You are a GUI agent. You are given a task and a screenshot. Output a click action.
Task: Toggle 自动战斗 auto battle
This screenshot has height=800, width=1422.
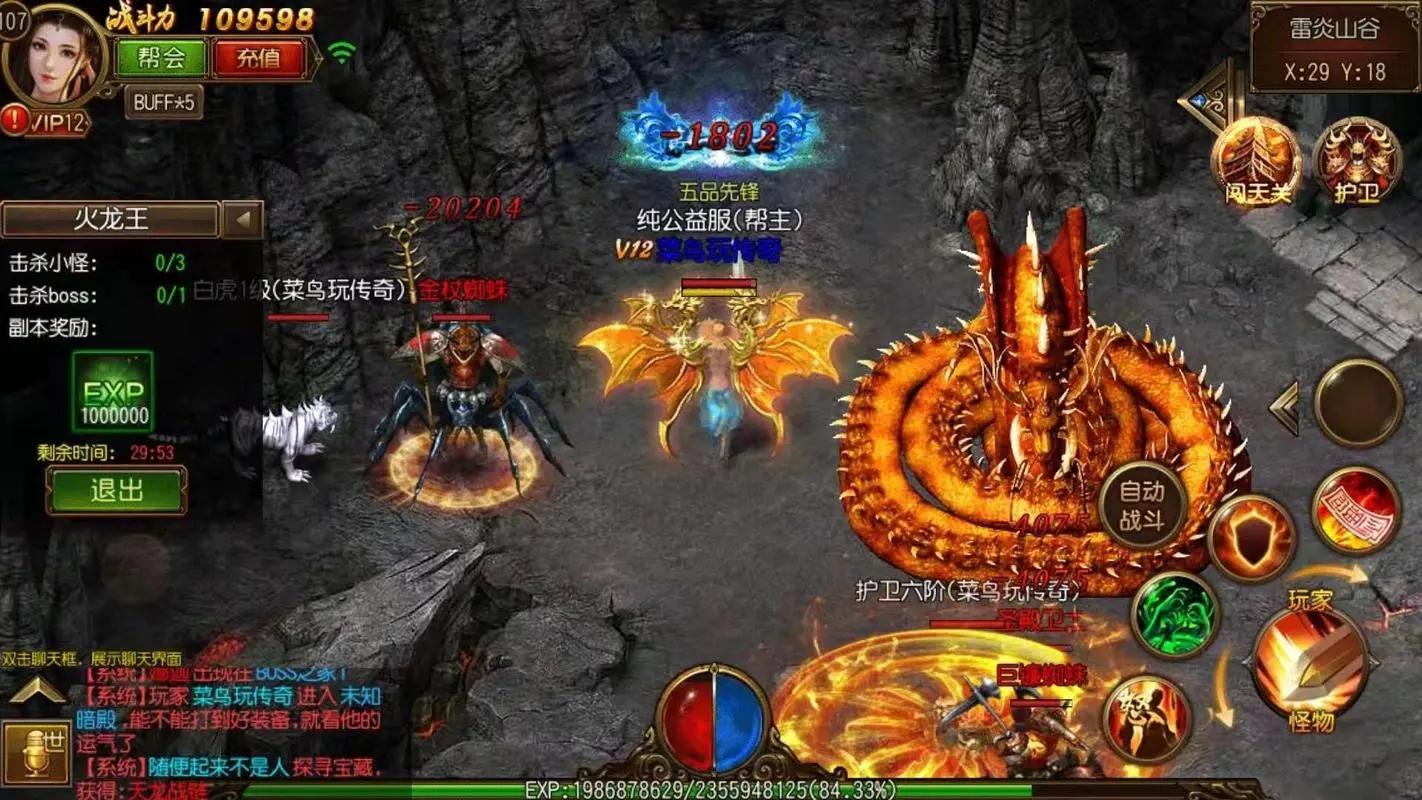tap(1142, 505)
